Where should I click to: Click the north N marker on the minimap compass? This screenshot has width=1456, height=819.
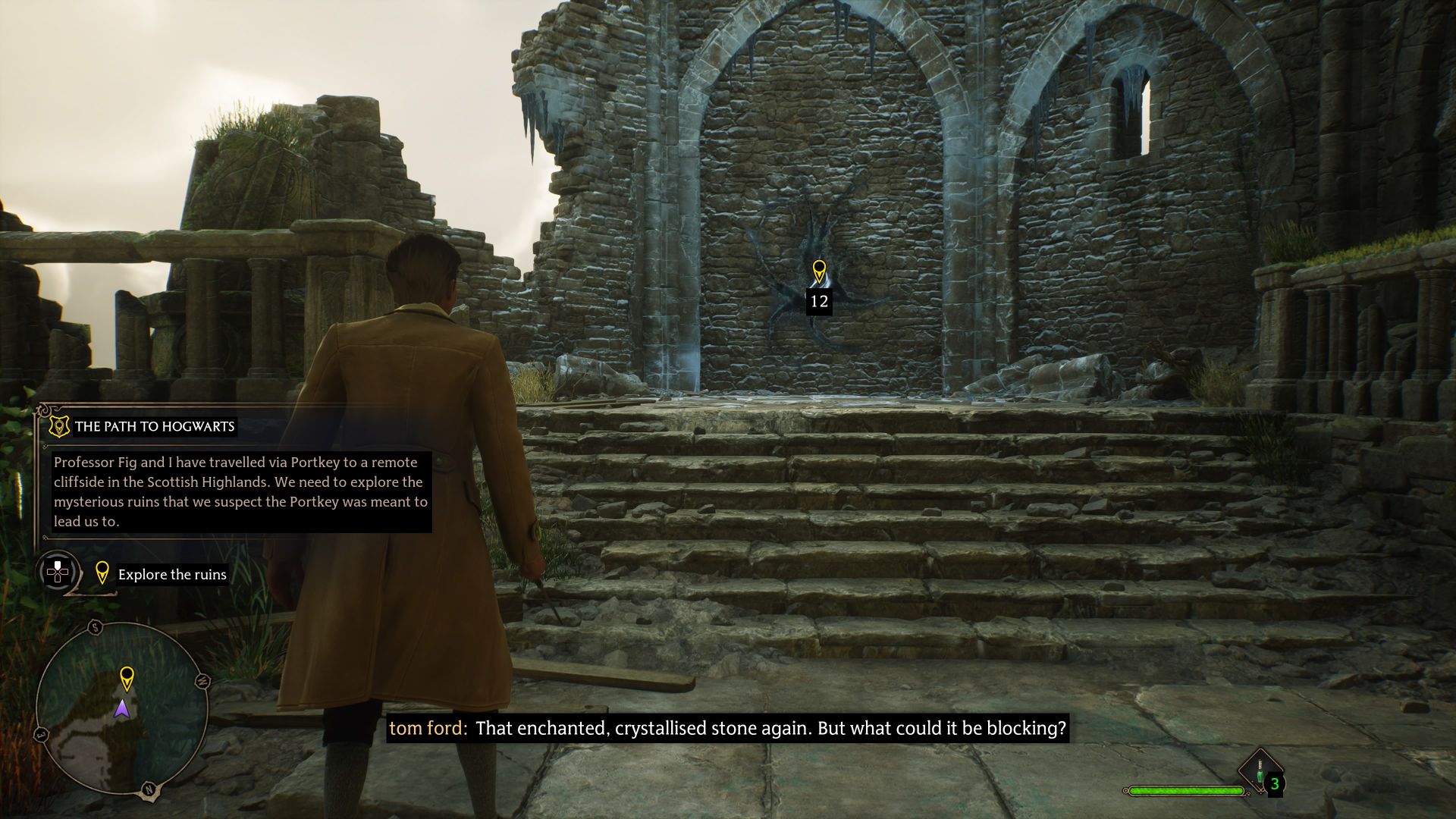pos(149,789)
